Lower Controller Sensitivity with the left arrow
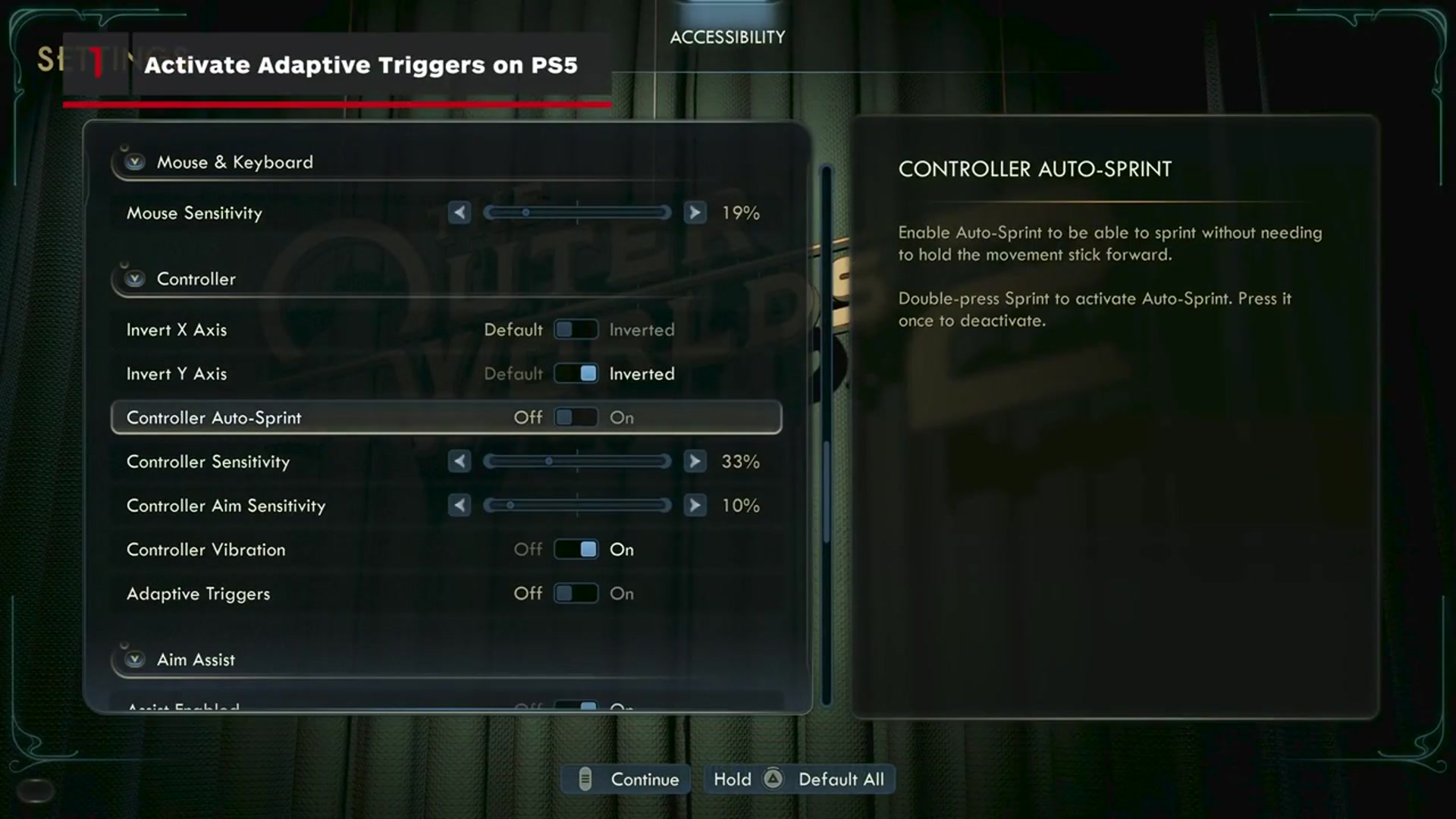 coord(459,462)
